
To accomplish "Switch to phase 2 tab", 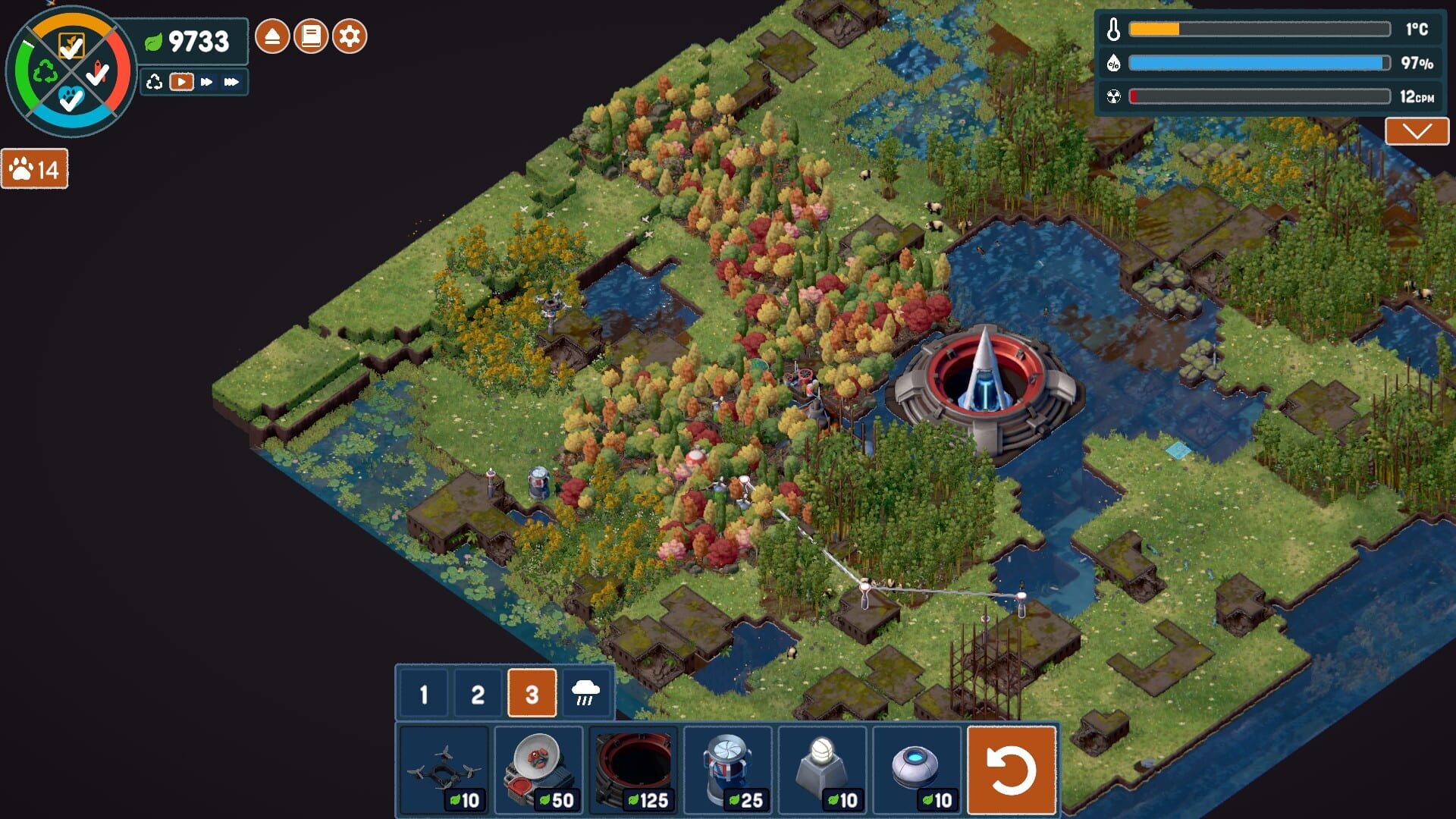I will click(478, 692).
